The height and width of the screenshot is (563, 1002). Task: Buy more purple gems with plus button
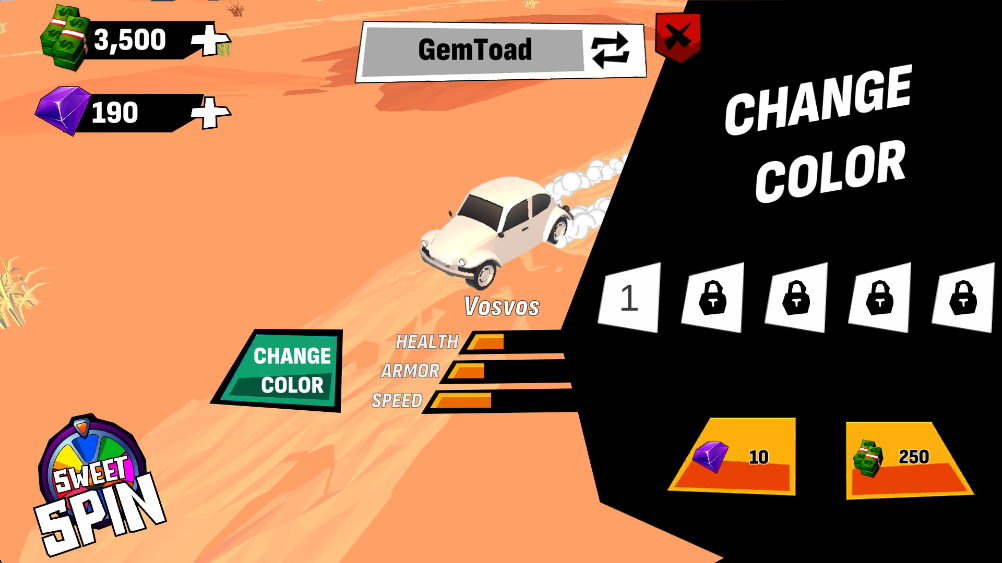(x=210, y=113)
